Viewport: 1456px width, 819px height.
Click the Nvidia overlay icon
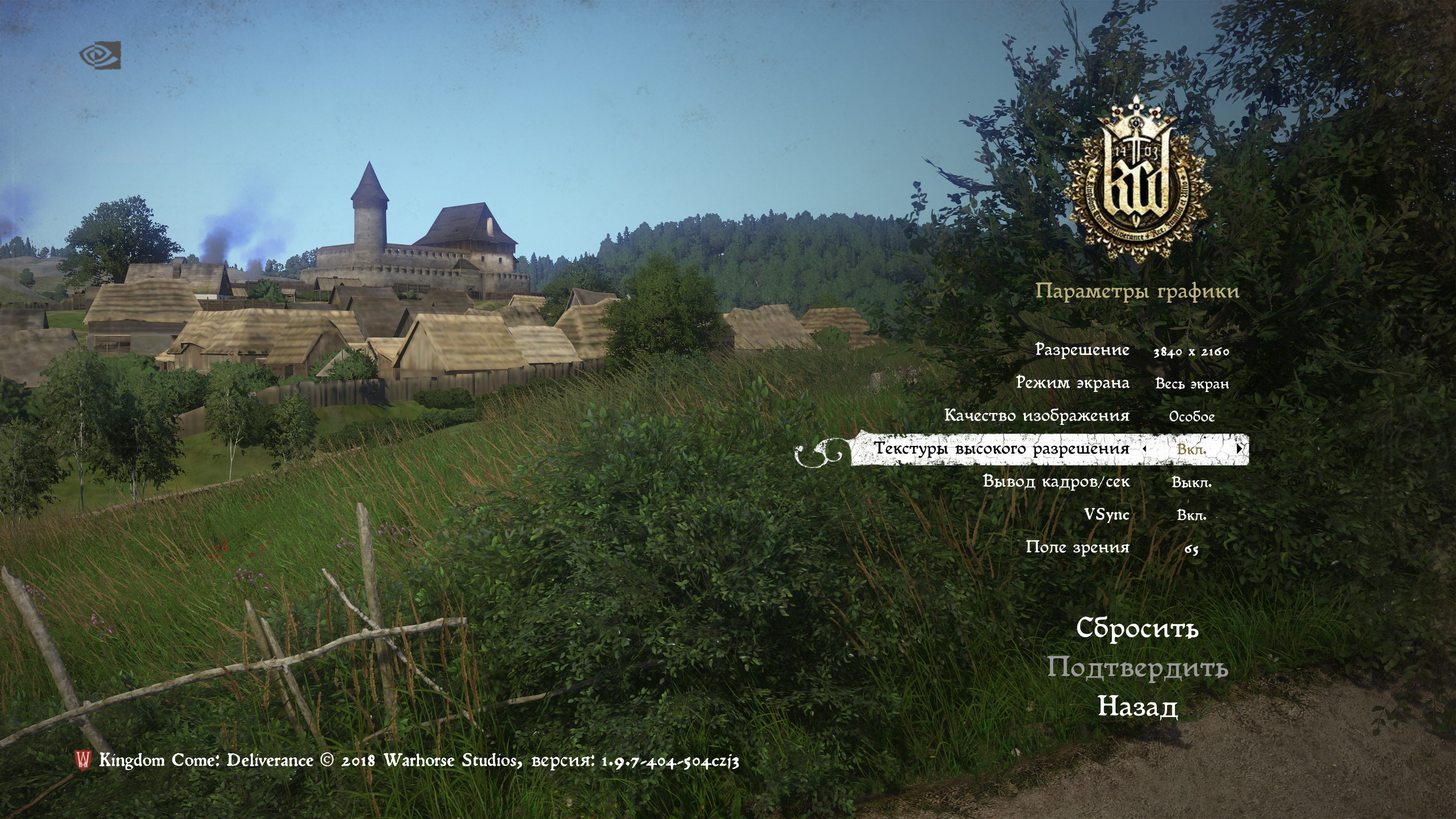click(100, 55)
